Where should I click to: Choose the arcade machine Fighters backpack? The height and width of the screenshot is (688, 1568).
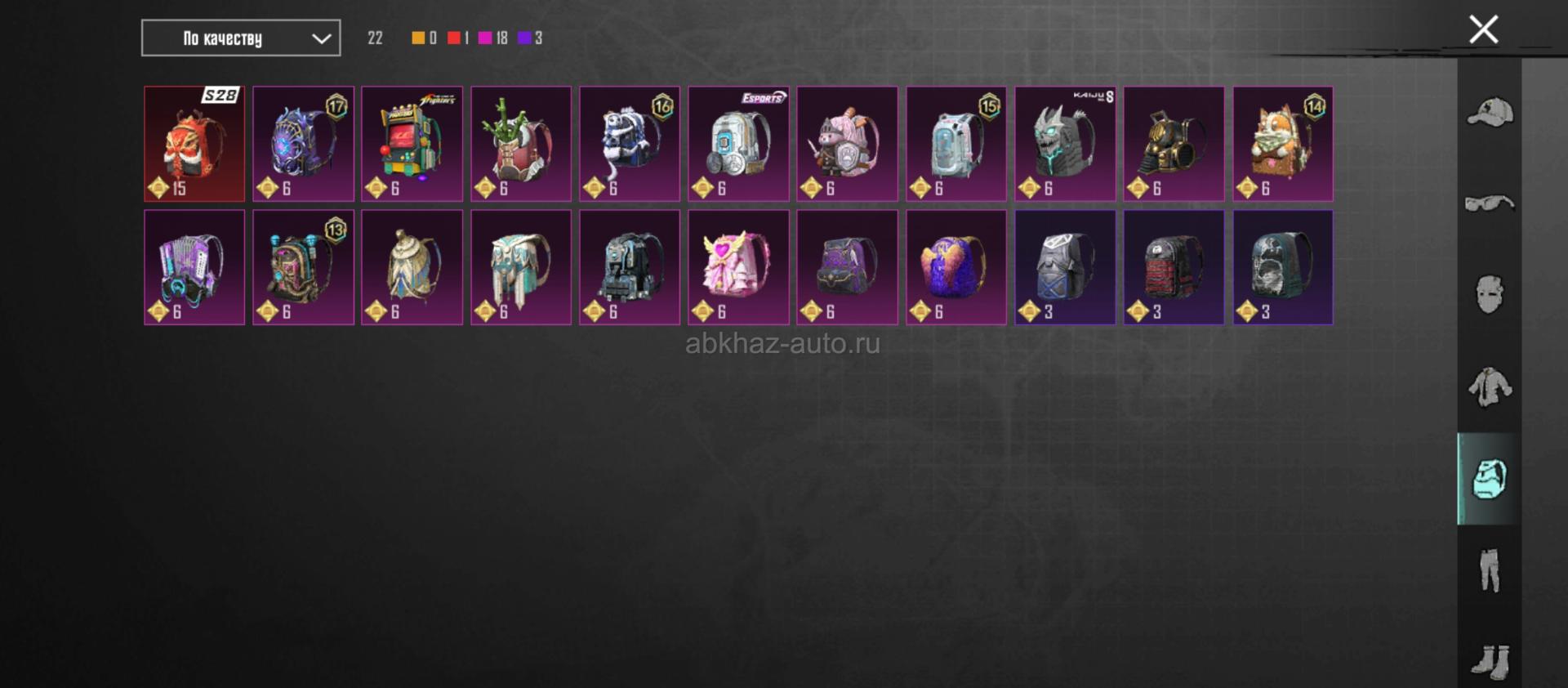point(412,144)
